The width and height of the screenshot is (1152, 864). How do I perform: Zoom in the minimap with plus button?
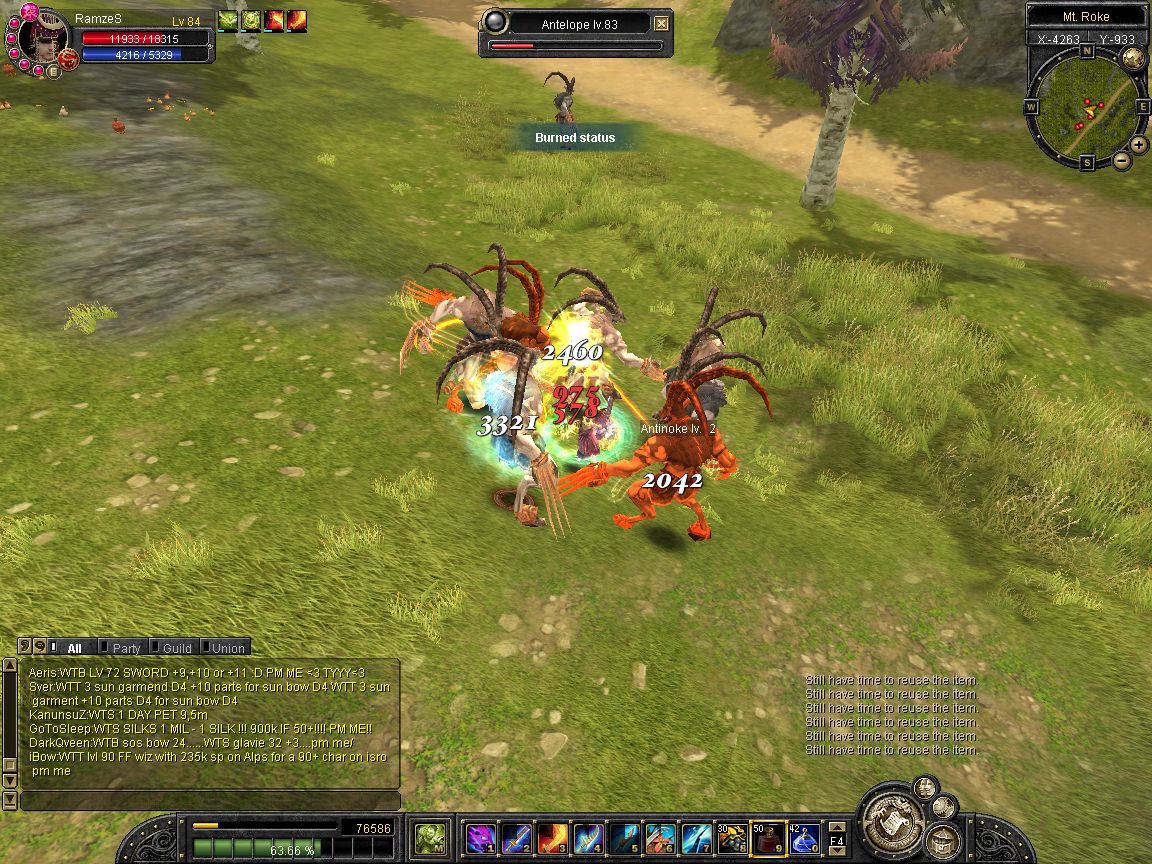(1139, 144)
